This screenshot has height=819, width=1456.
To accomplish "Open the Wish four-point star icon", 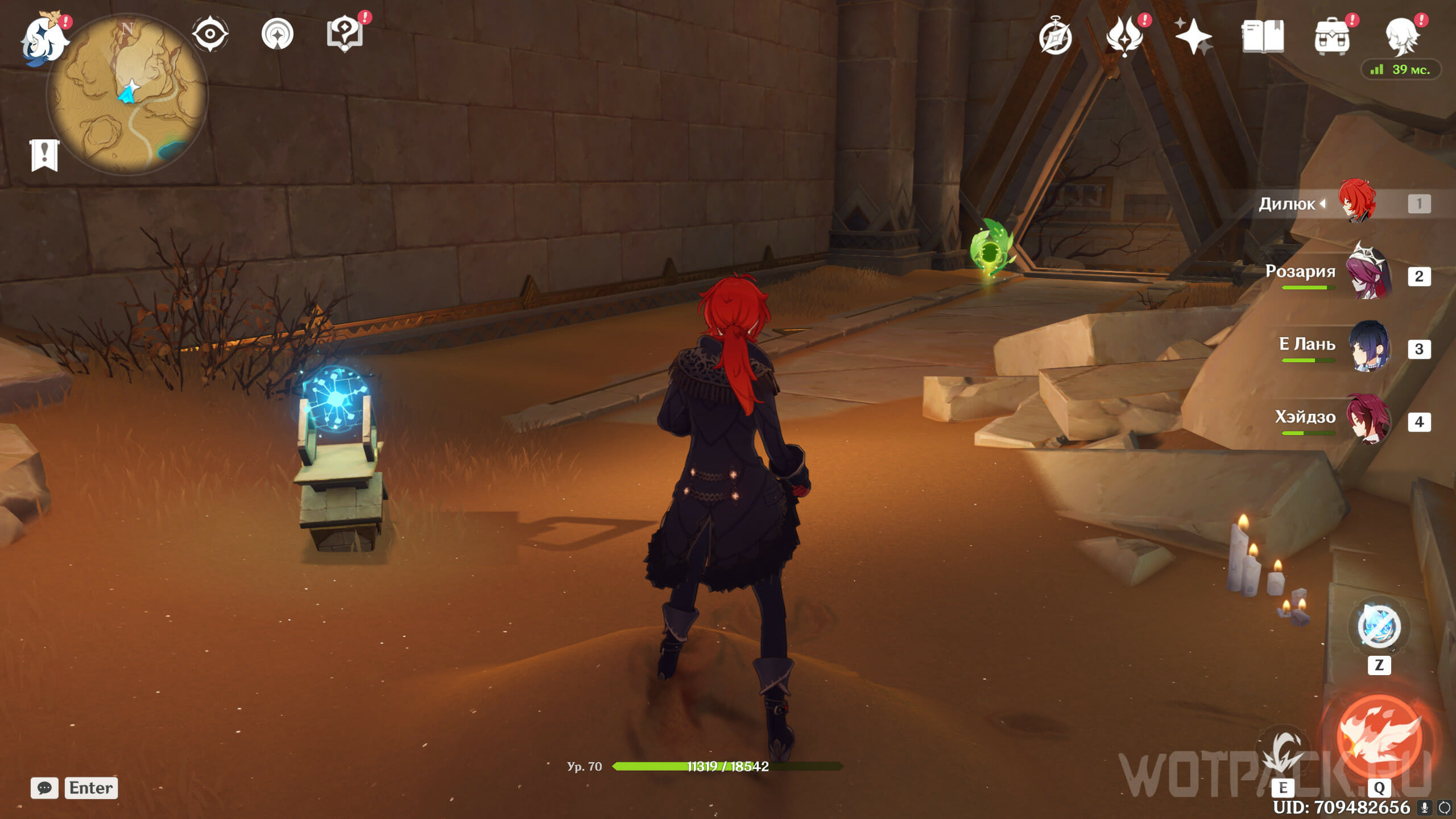I will tap(1193, 36).
